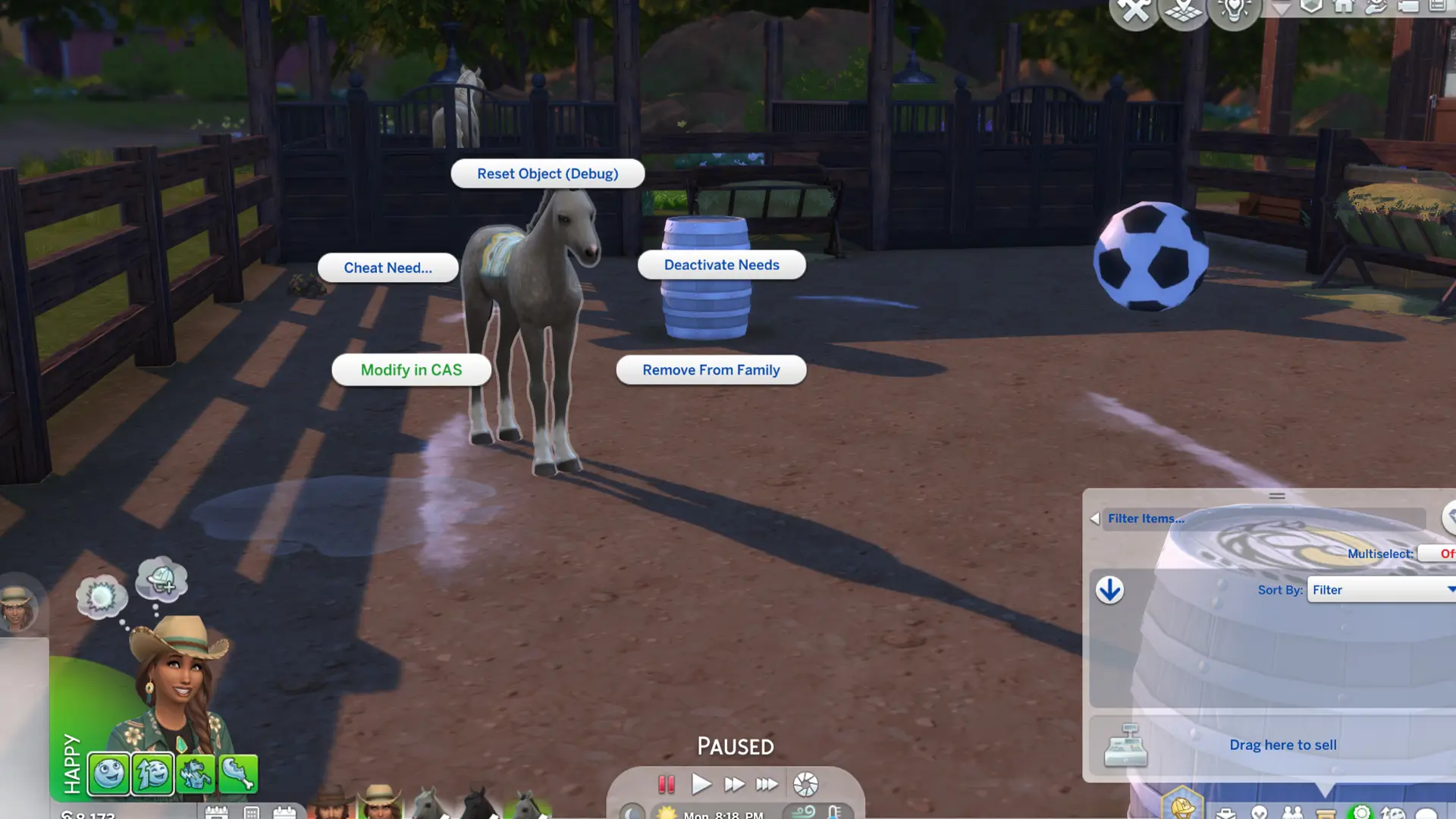Collapse the Filter Items panel chevron

(1094, 519)
